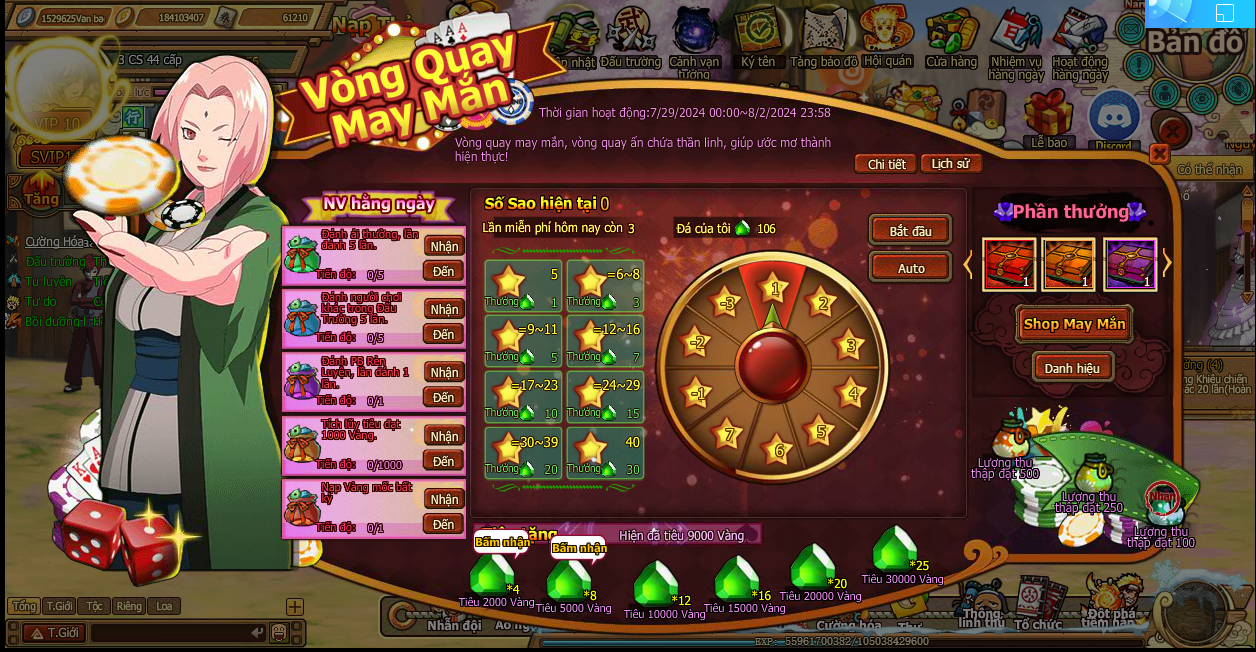Go to the Đấu Trường daily task
Viewport: 1256px width, 652px height.
[x=444, y=334]
